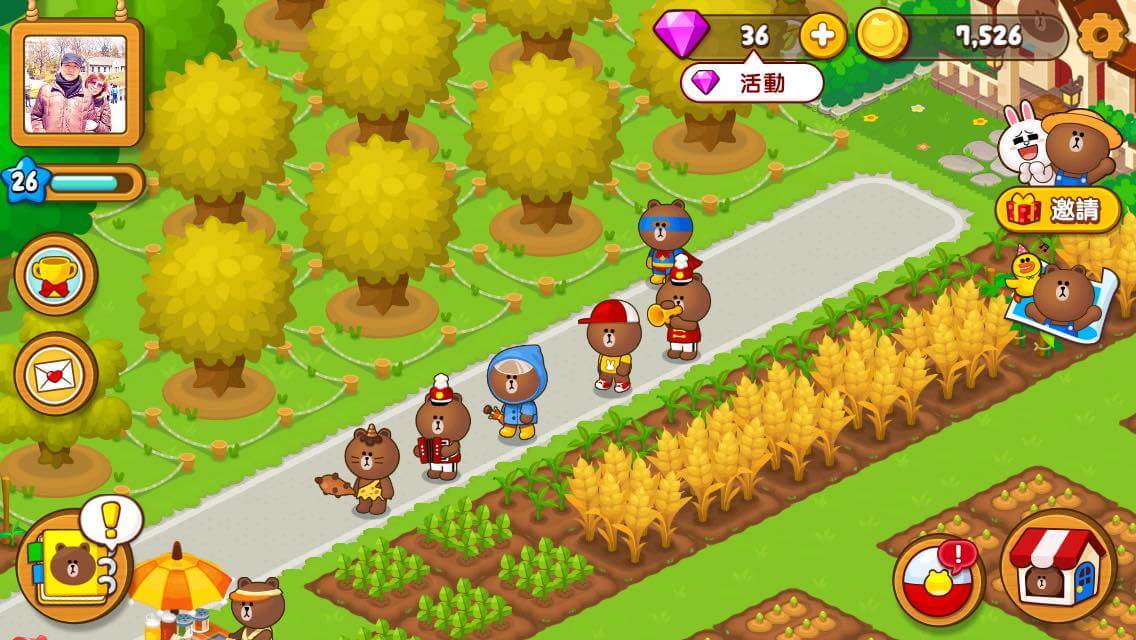1136x640 pixels.
Task: Open the trophy ranking button
Action: coord(55,275)
